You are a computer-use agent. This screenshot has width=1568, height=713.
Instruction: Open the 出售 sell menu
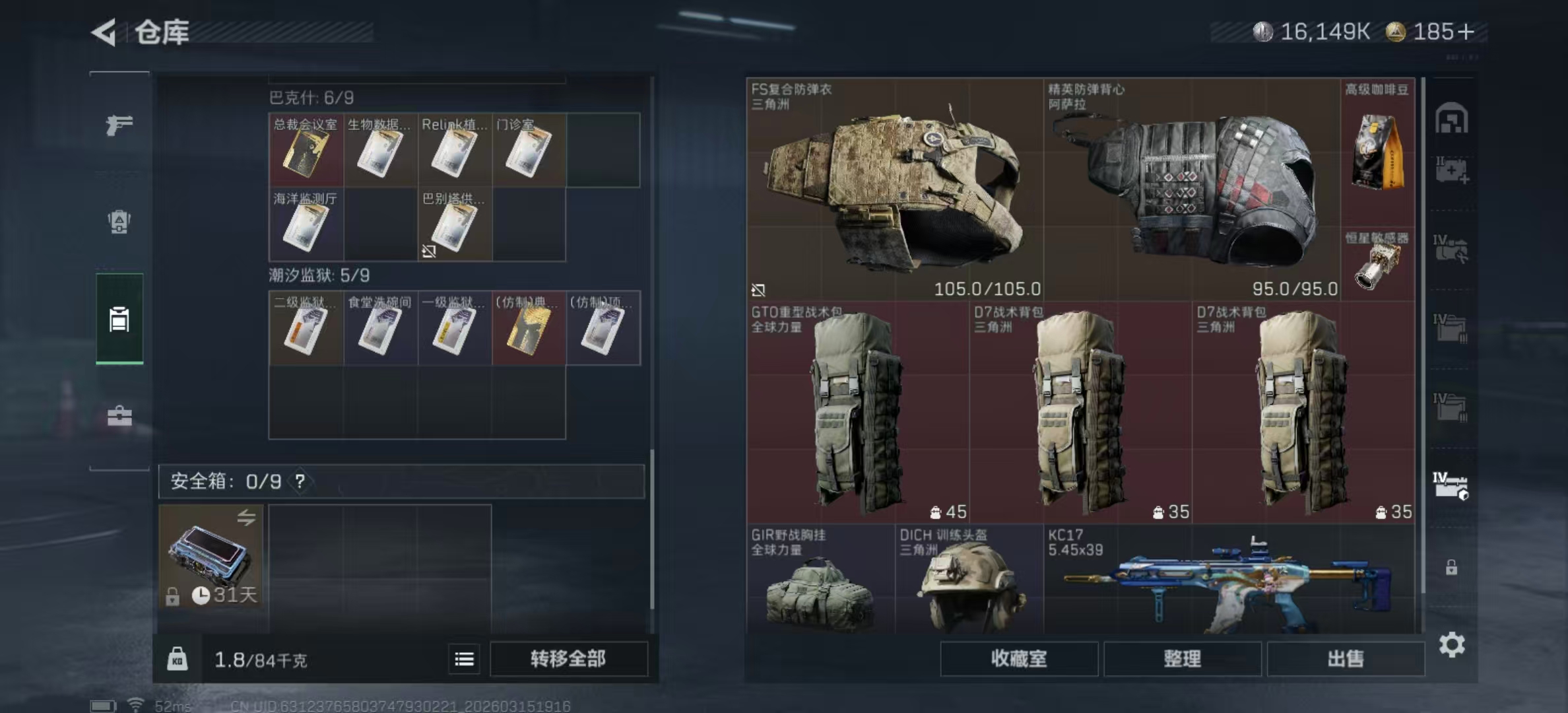point(1345,658)
